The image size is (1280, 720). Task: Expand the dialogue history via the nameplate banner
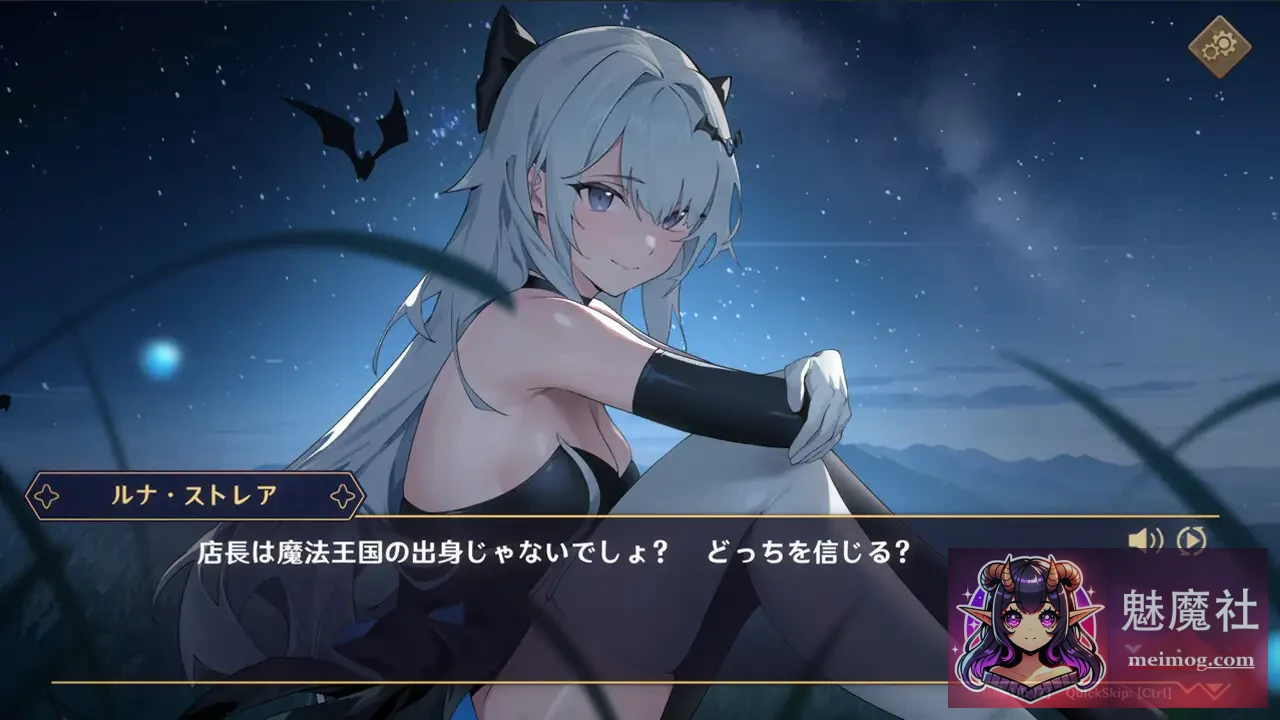[193, 494]
